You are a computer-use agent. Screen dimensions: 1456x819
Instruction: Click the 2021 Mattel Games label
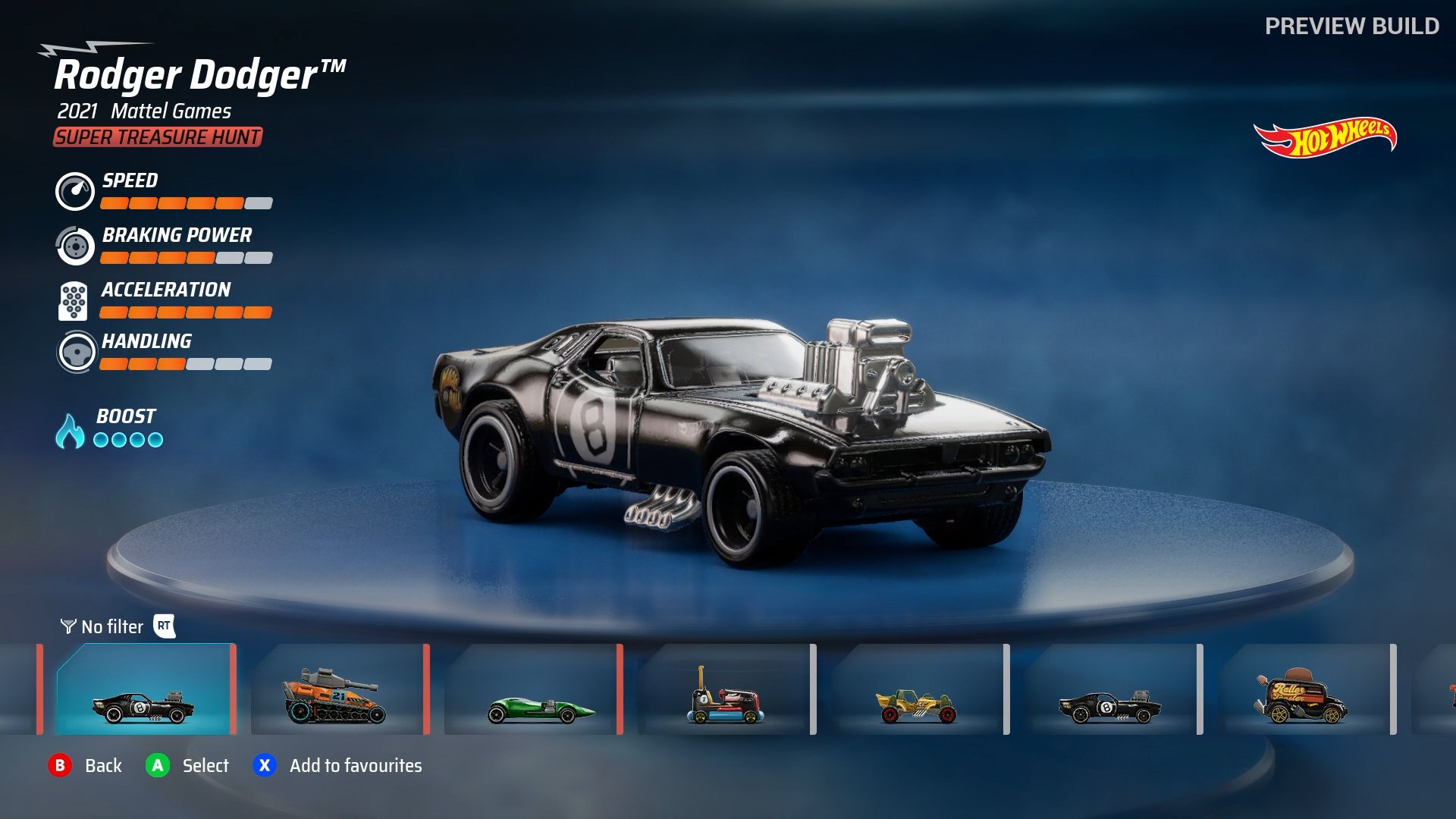tap(143, 112)
